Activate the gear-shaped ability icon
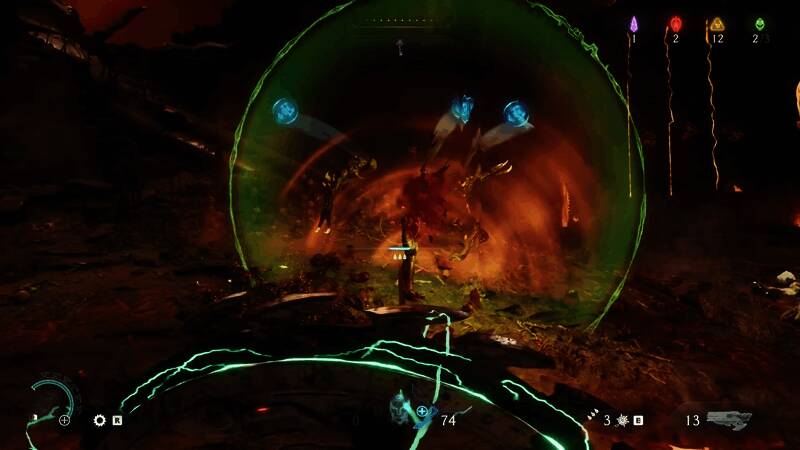Viewport: 800px width, 450px height. 100,421
